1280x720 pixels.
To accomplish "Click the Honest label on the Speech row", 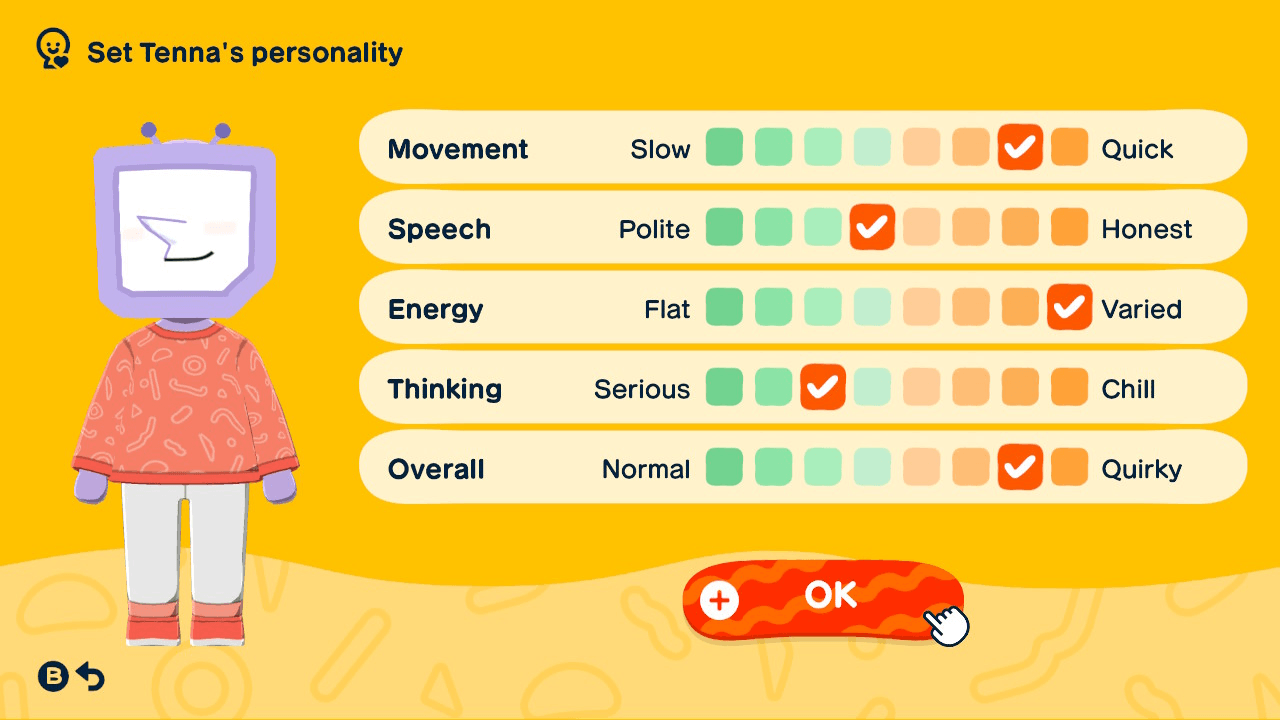I will tap(1148, 228).
